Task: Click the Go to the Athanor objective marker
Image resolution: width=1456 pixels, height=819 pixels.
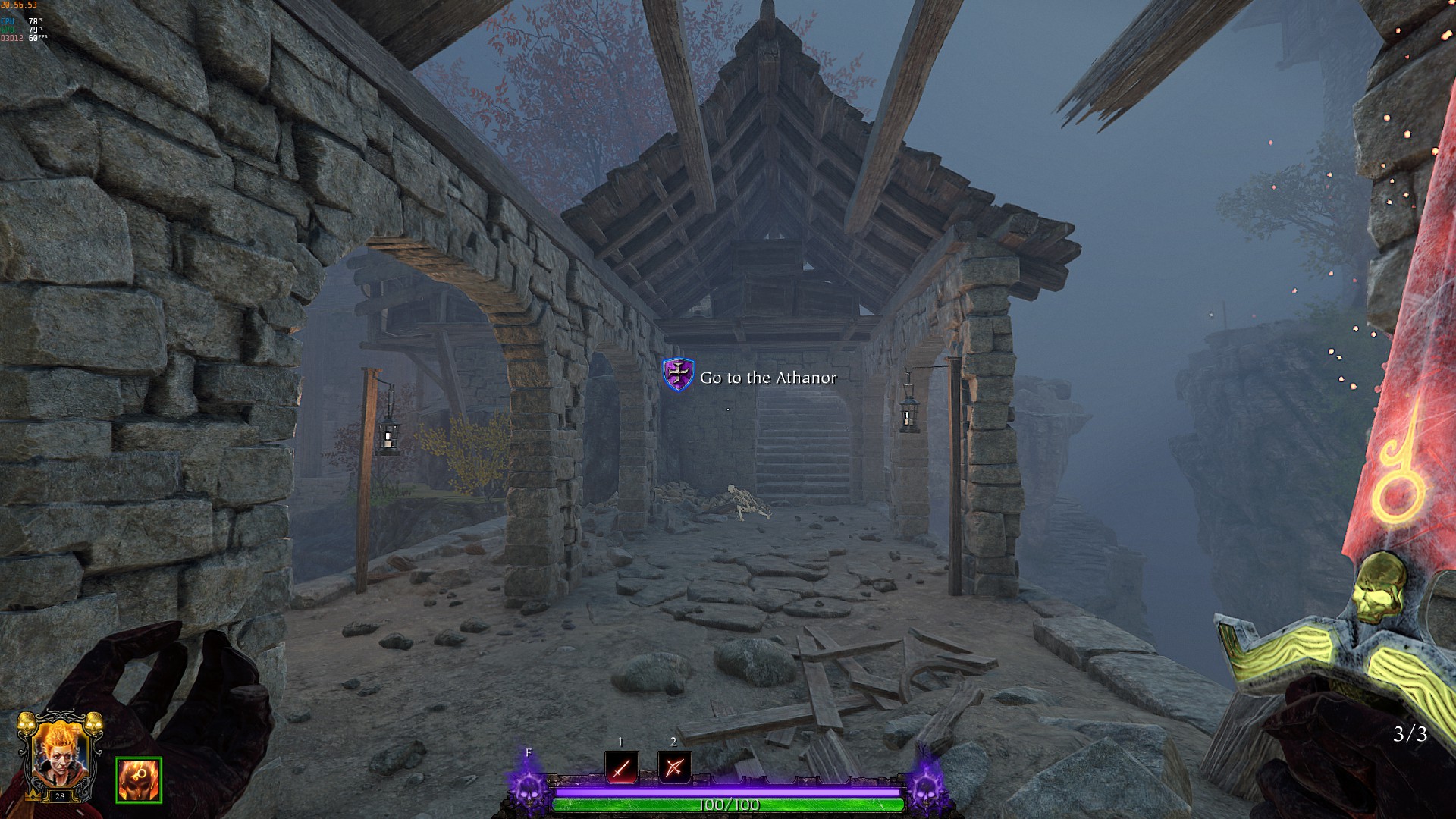Action: pyautogui.click(x=678, y=375)
